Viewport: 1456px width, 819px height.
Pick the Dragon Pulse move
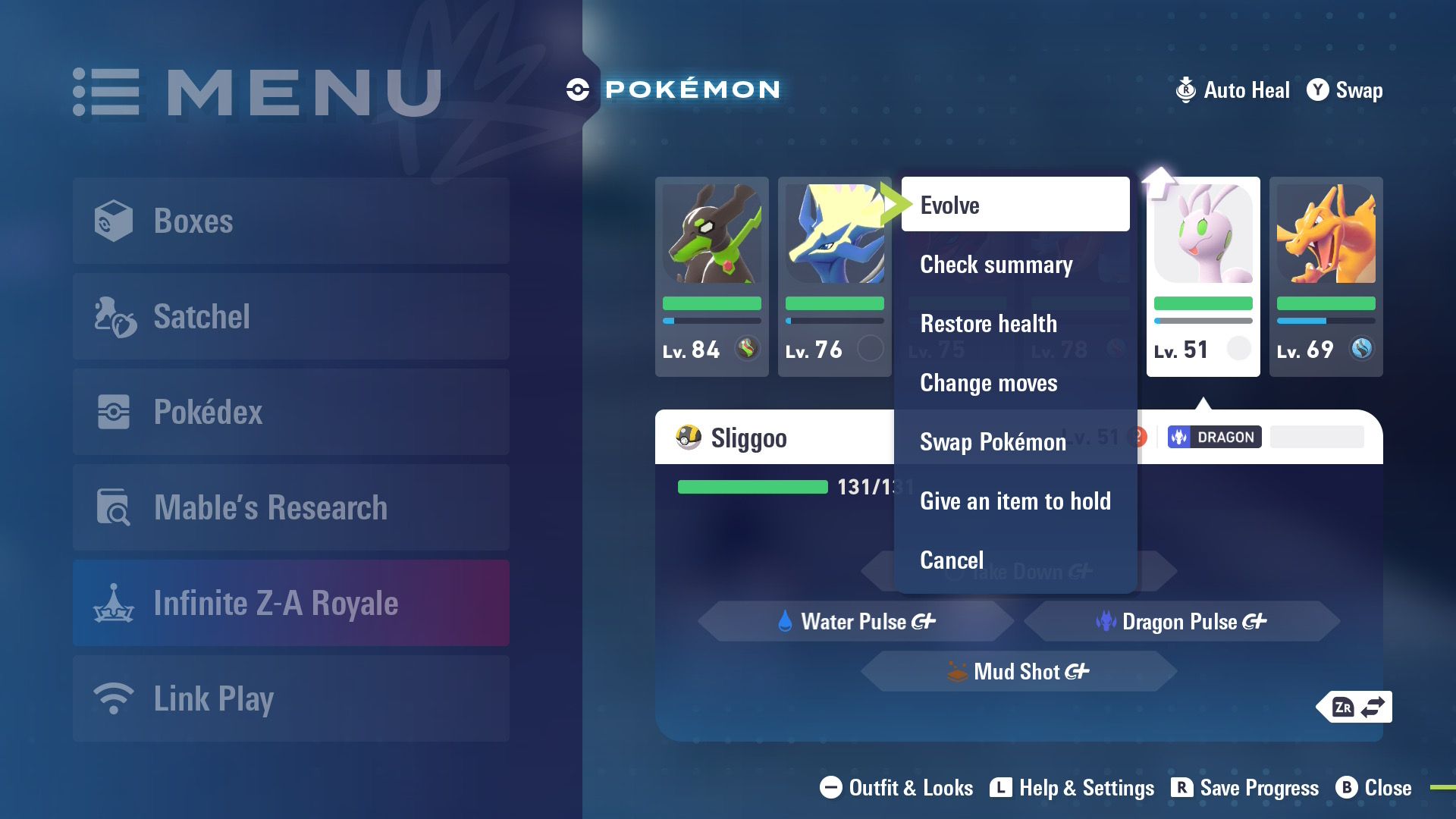[x=1181, y=622]
